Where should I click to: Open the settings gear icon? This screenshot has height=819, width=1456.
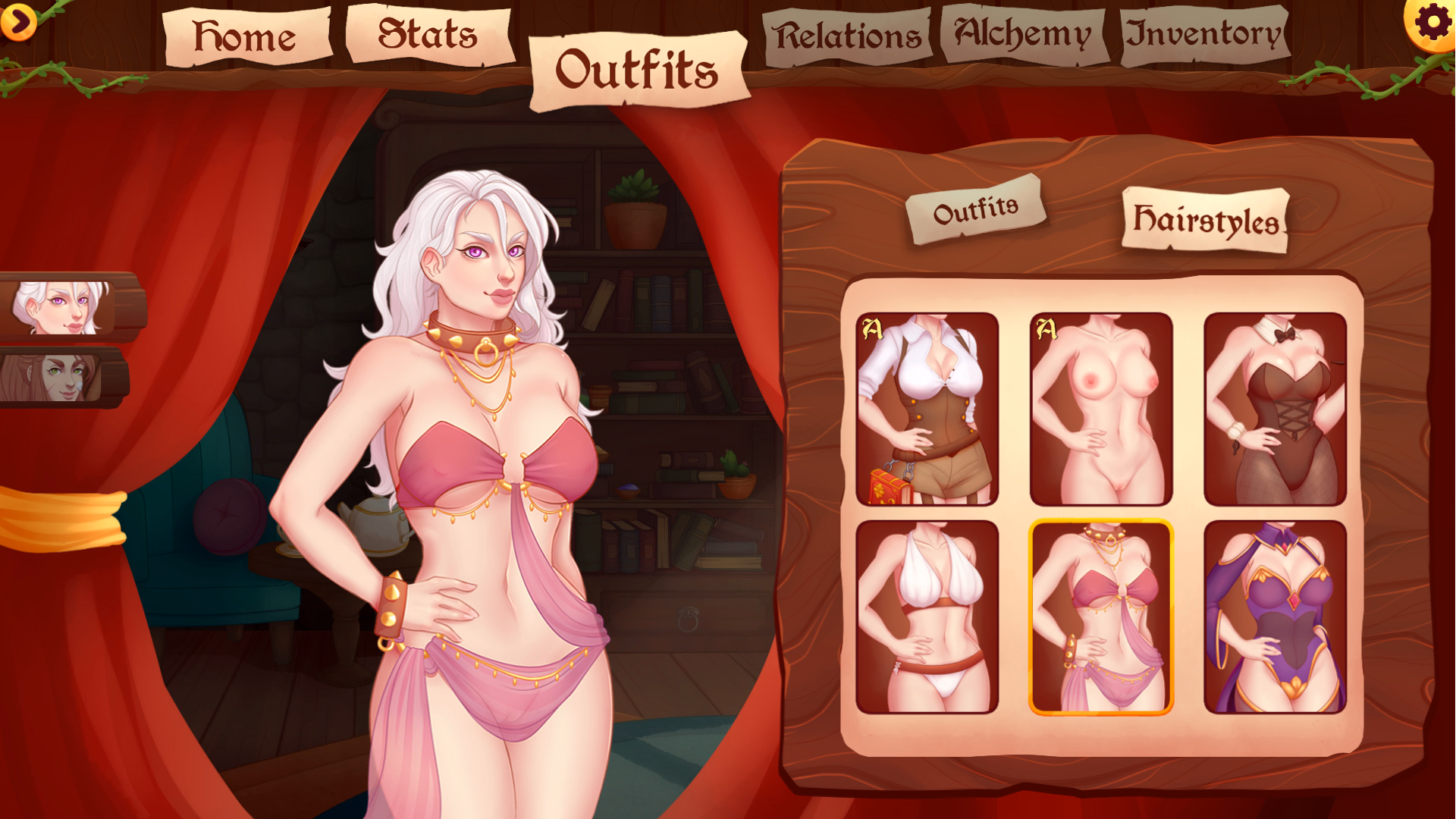click(x=1432, y=23)
